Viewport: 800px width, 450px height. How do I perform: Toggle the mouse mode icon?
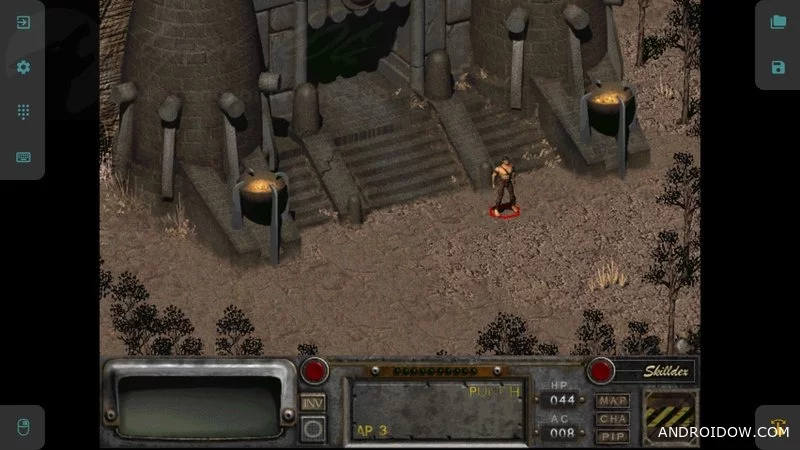[22, 427]
